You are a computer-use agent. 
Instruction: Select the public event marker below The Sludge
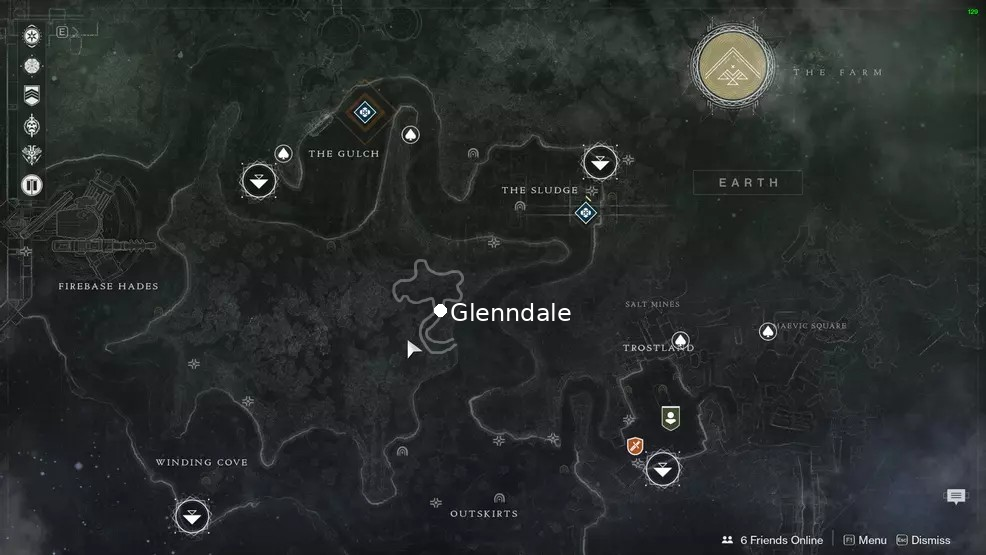coord(586,212)
